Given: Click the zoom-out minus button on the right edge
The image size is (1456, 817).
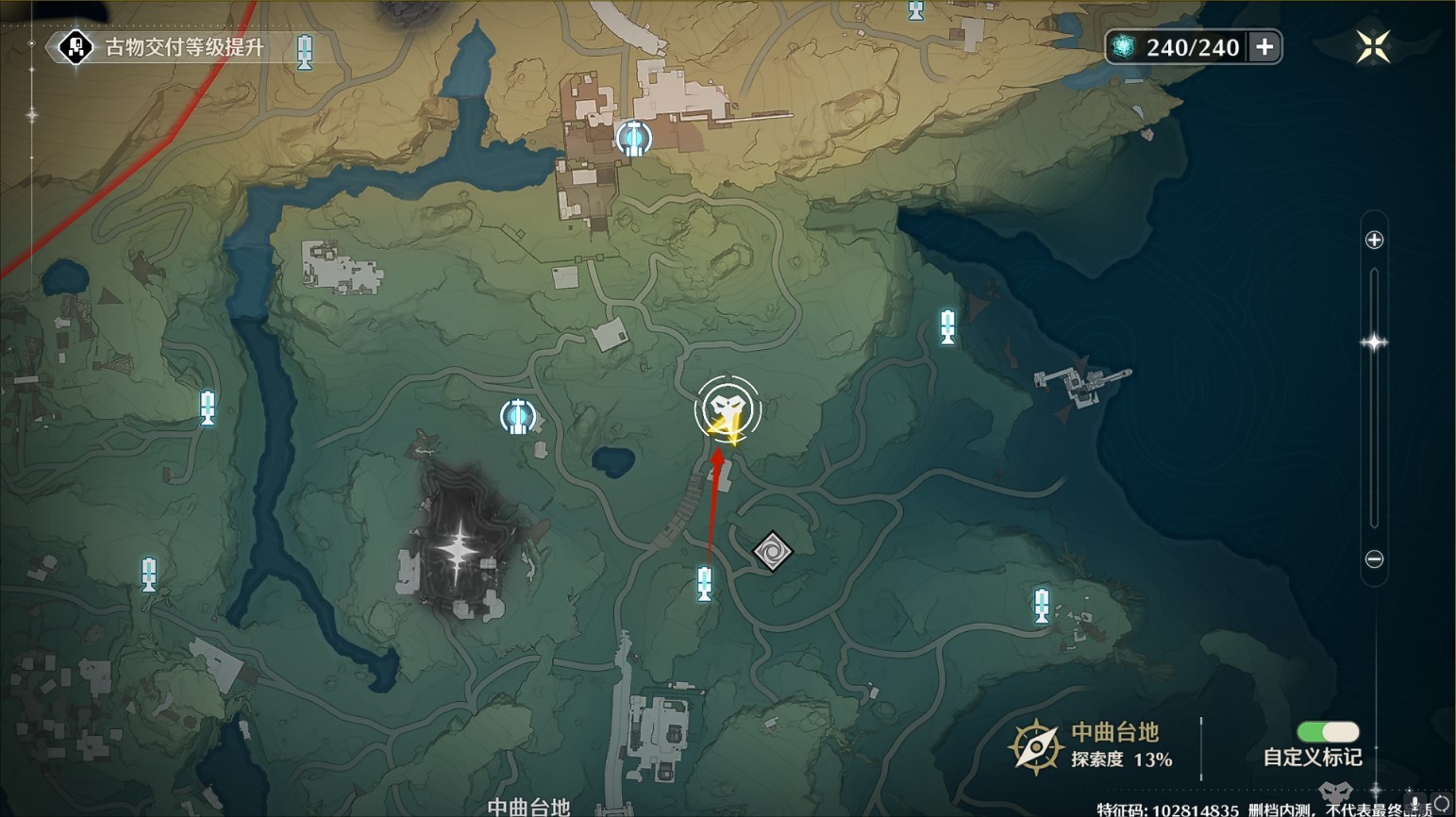Looking at the screenshot, I should pyautogui.click(x=1374, y=558).
